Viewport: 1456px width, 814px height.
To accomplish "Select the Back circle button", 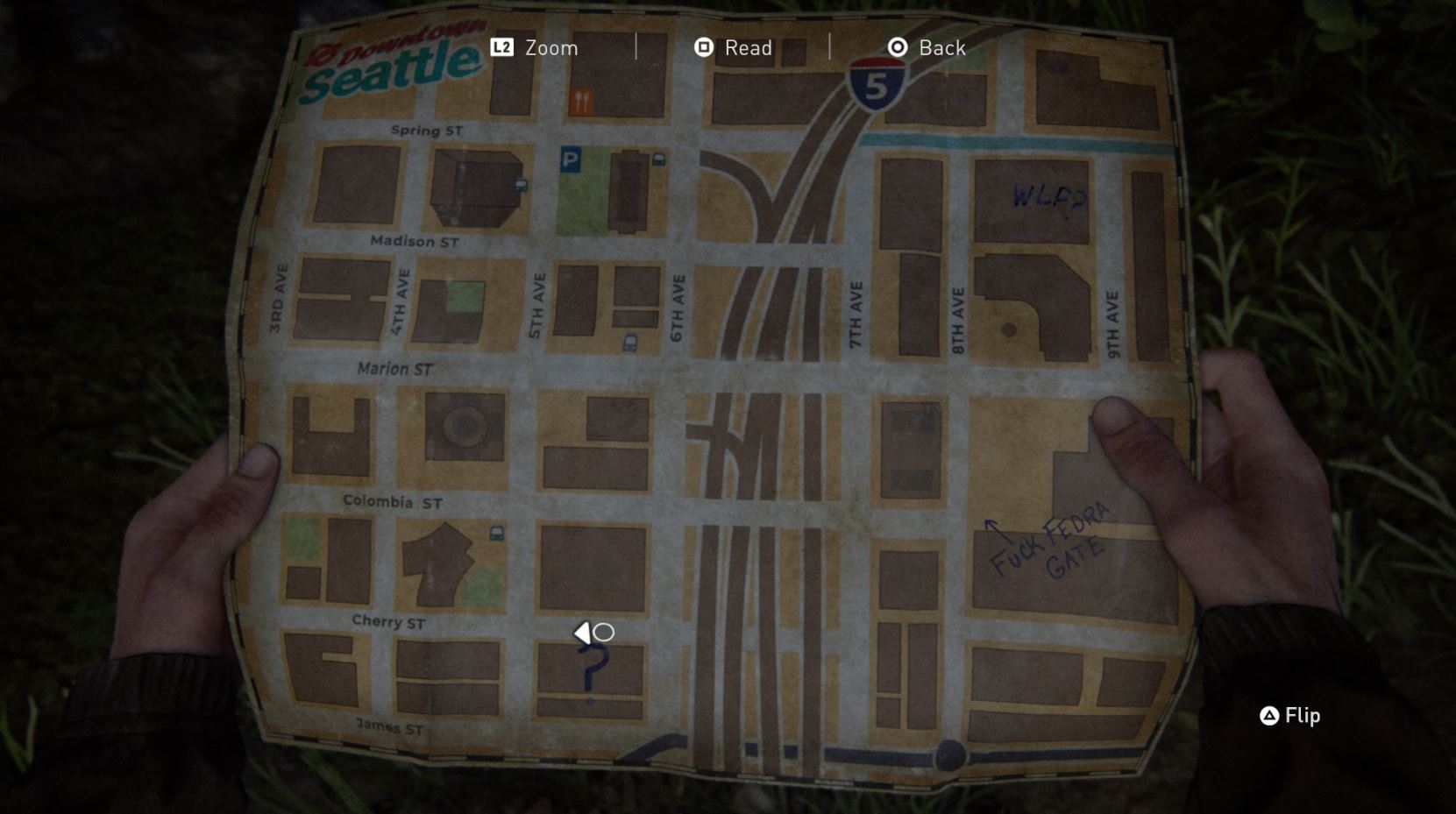I will pyautogui.click(x=897, y=48).
